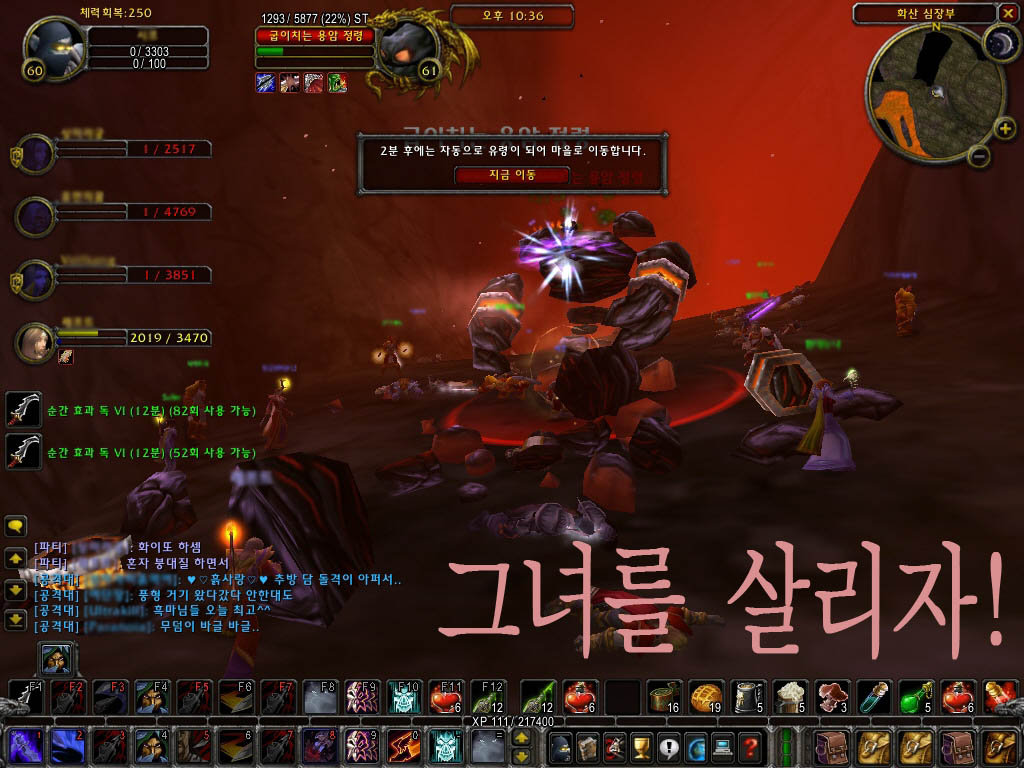Open the chat menu speech bubble button
The height and width of the screenshot is (768, 1024).
pos(15,526)
